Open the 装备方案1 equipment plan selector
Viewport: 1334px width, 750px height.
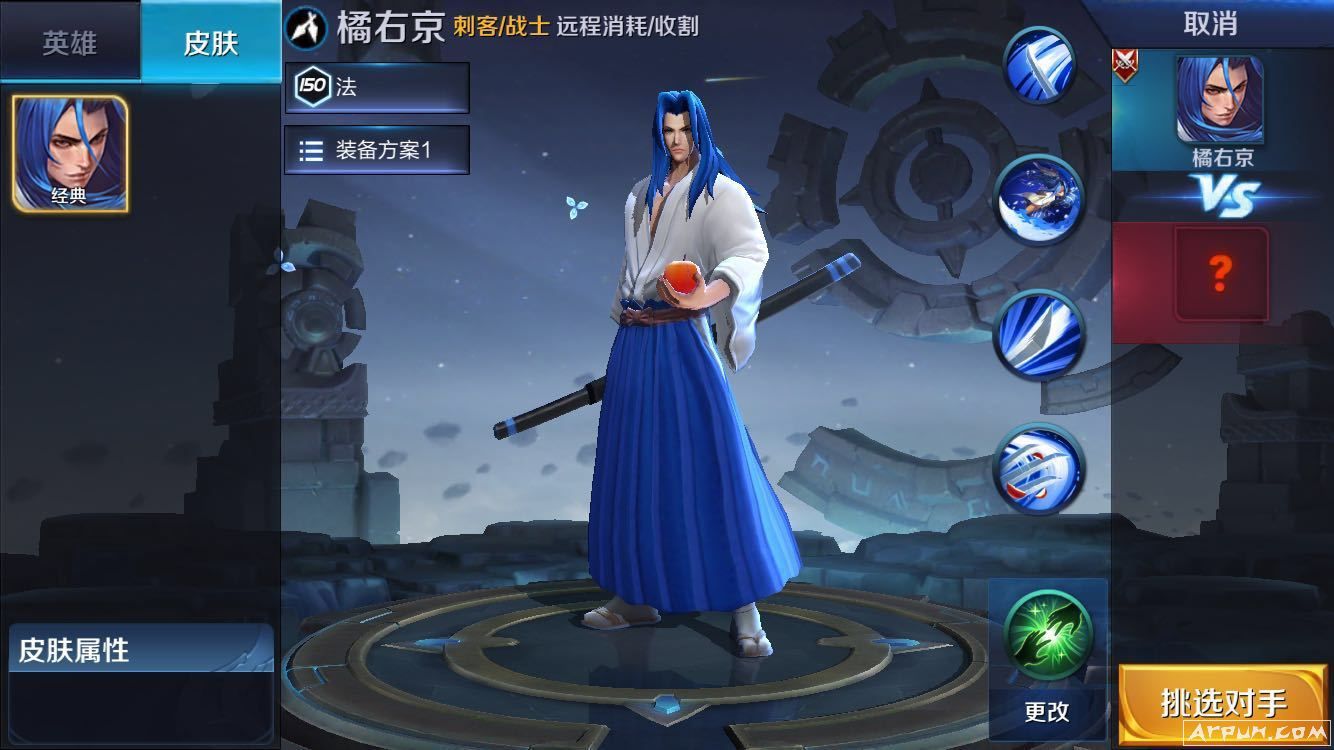(x=377, y=149)
